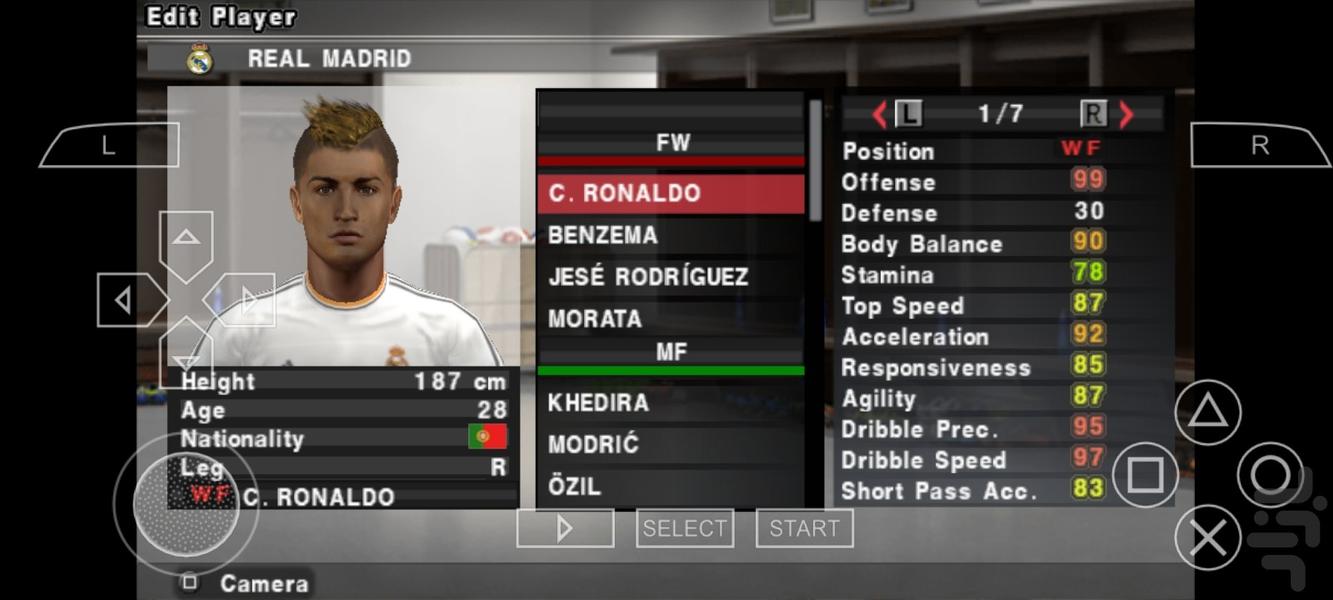Select MODRIĆ in the midfield list
Viewport: 1333px width, 600px height.
[x=670, y=445]
